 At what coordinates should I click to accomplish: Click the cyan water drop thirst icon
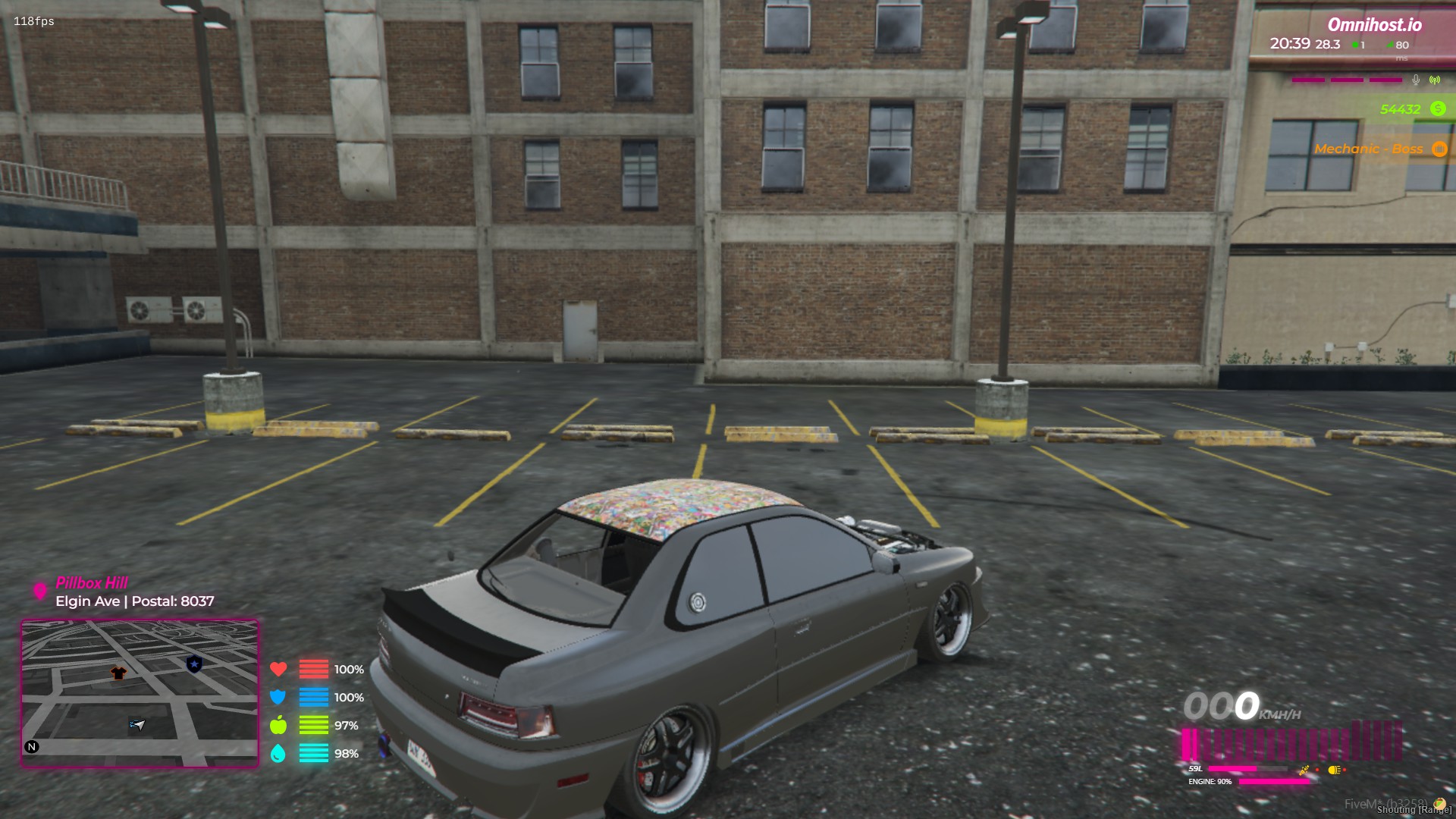point(278,753)
